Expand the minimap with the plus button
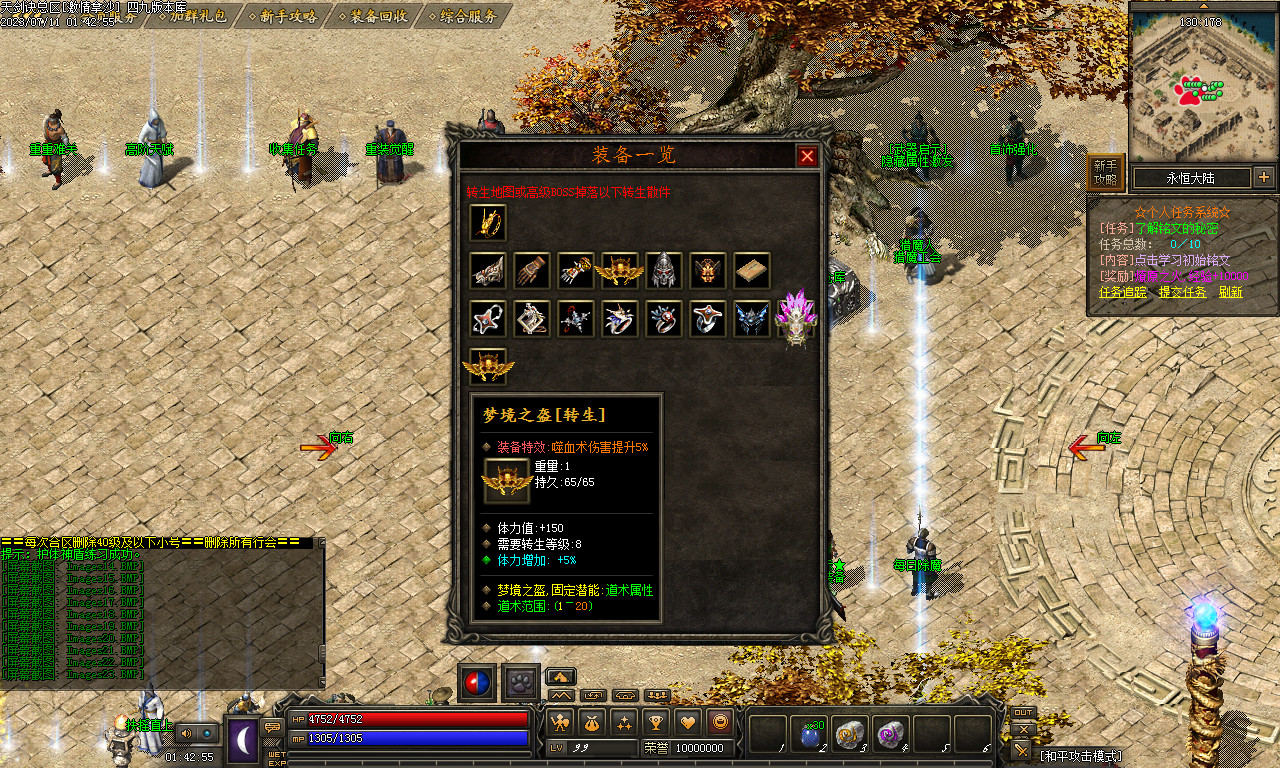This screenshot has width=1280, height=768. tap(1263, 178)
